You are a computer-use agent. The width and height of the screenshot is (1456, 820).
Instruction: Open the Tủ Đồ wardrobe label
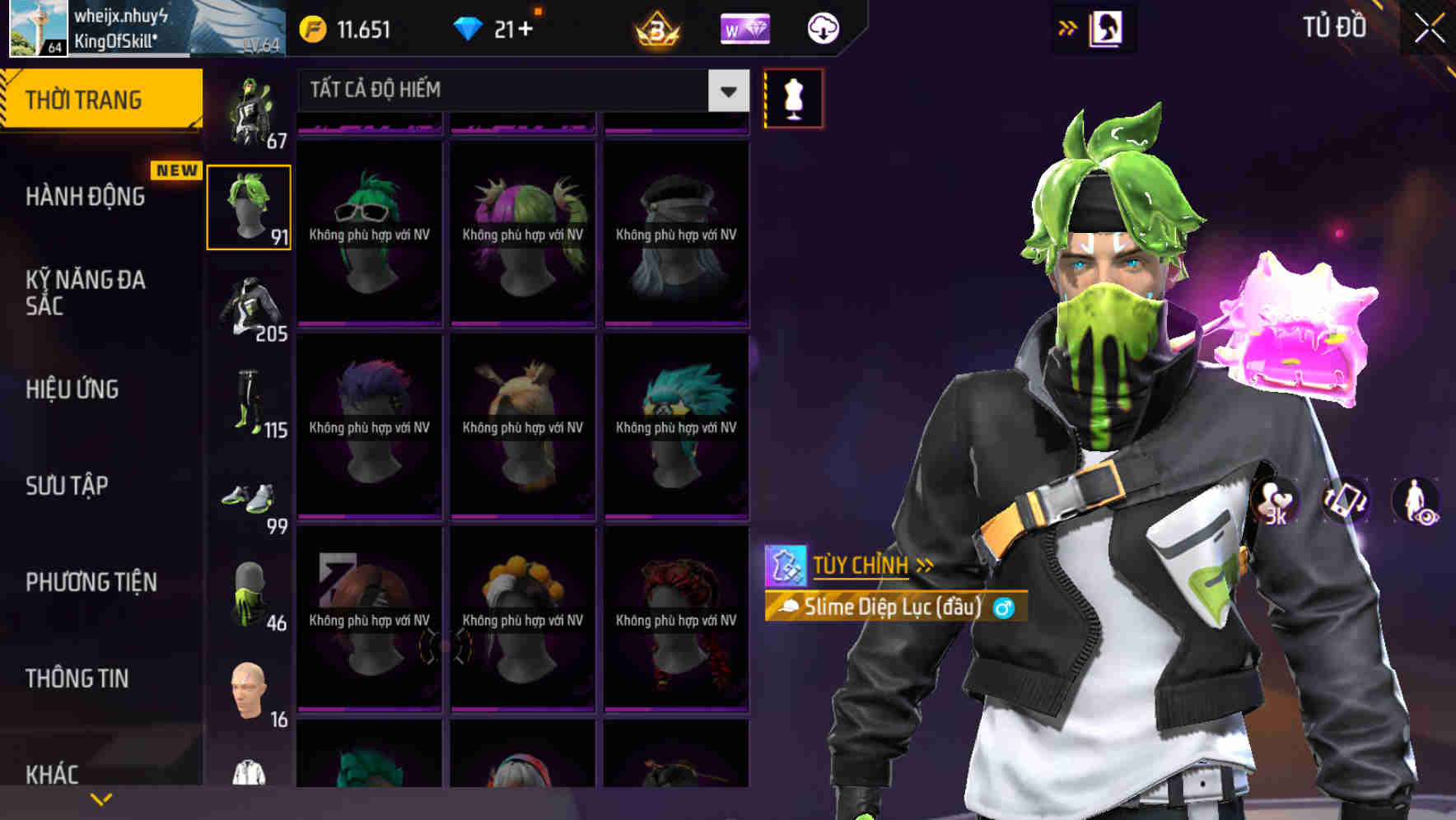pyautogui.click(x=1336, y=27)
